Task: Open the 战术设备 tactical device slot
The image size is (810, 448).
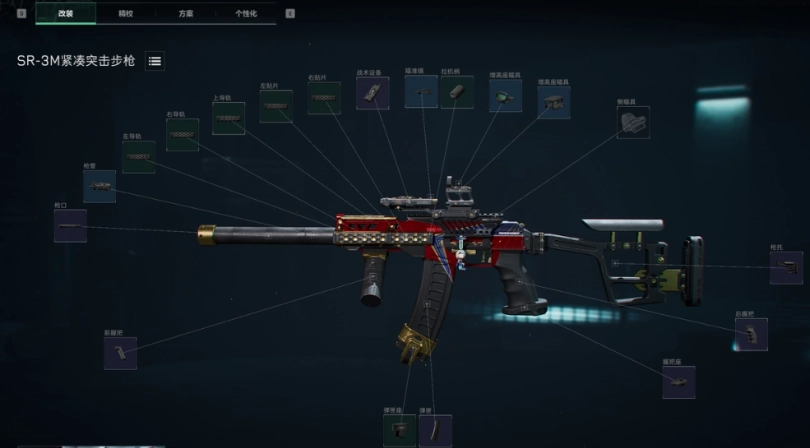Action: point(372,94)
